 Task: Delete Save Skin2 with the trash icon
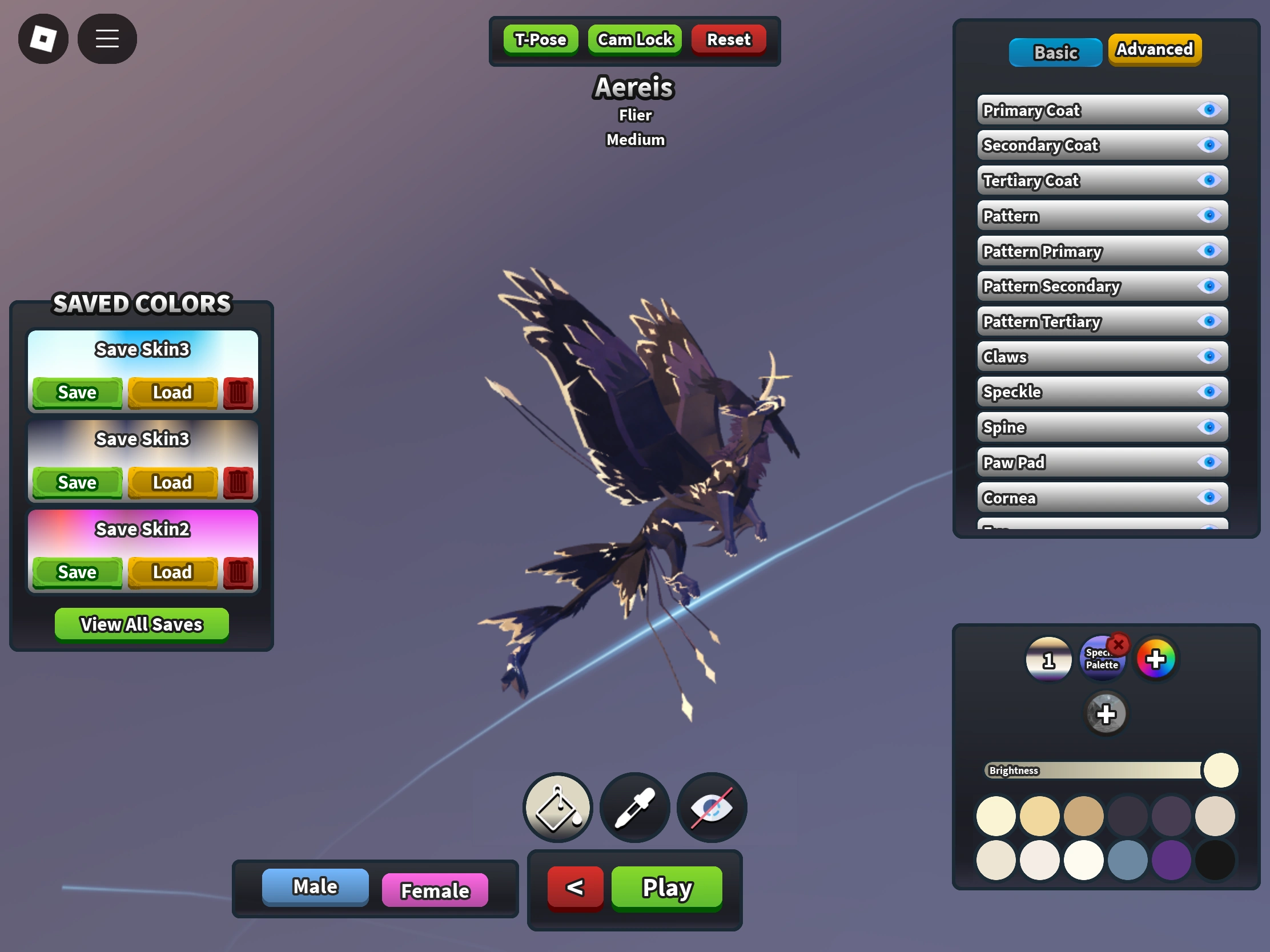(239, 572)
